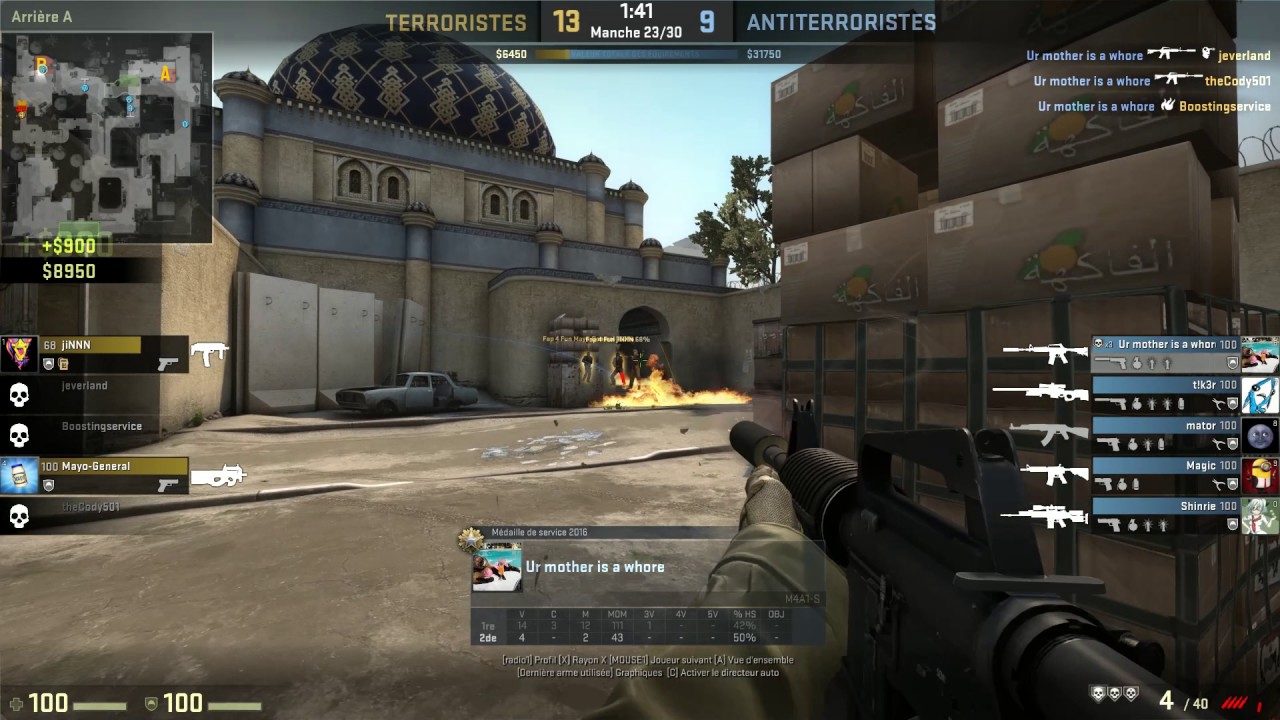Click the spectated player's avatar thumbnail

point(497,570)
